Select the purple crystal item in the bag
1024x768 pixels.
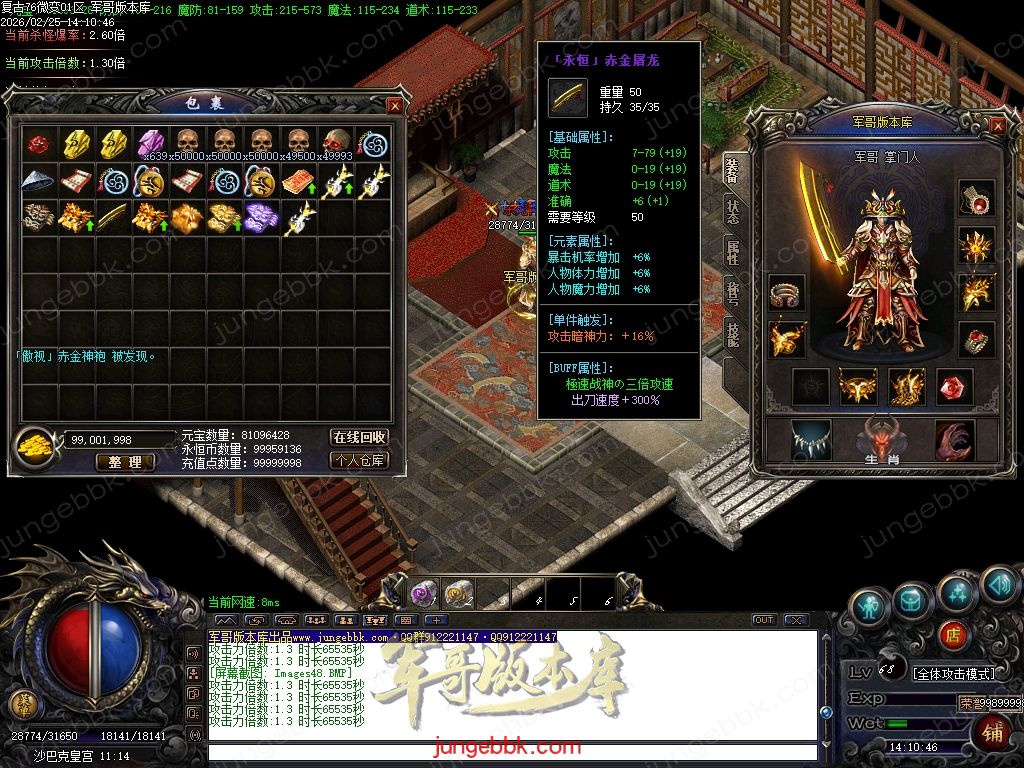tap(150, 144)
